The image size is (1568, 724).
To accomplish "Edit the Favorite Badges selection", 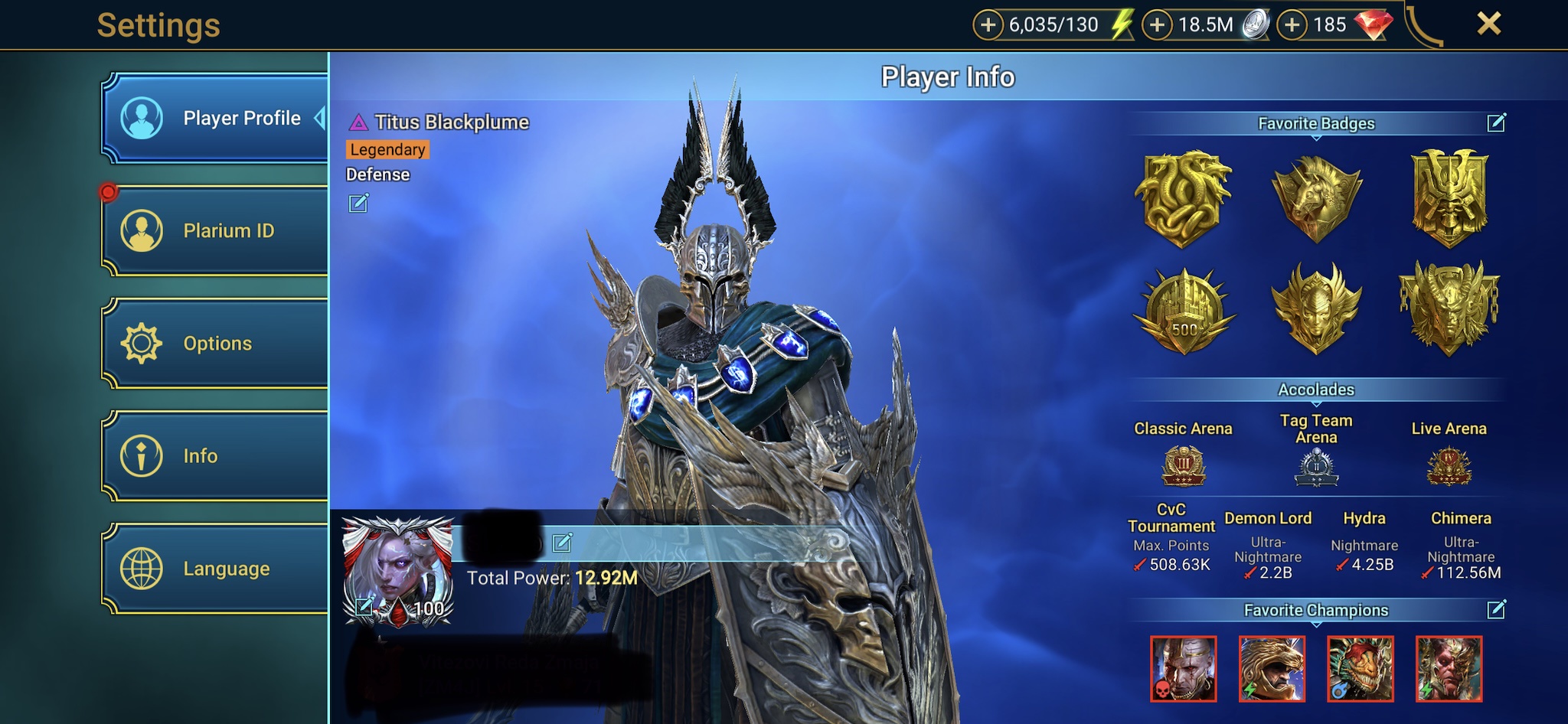I will [1496, 122].
